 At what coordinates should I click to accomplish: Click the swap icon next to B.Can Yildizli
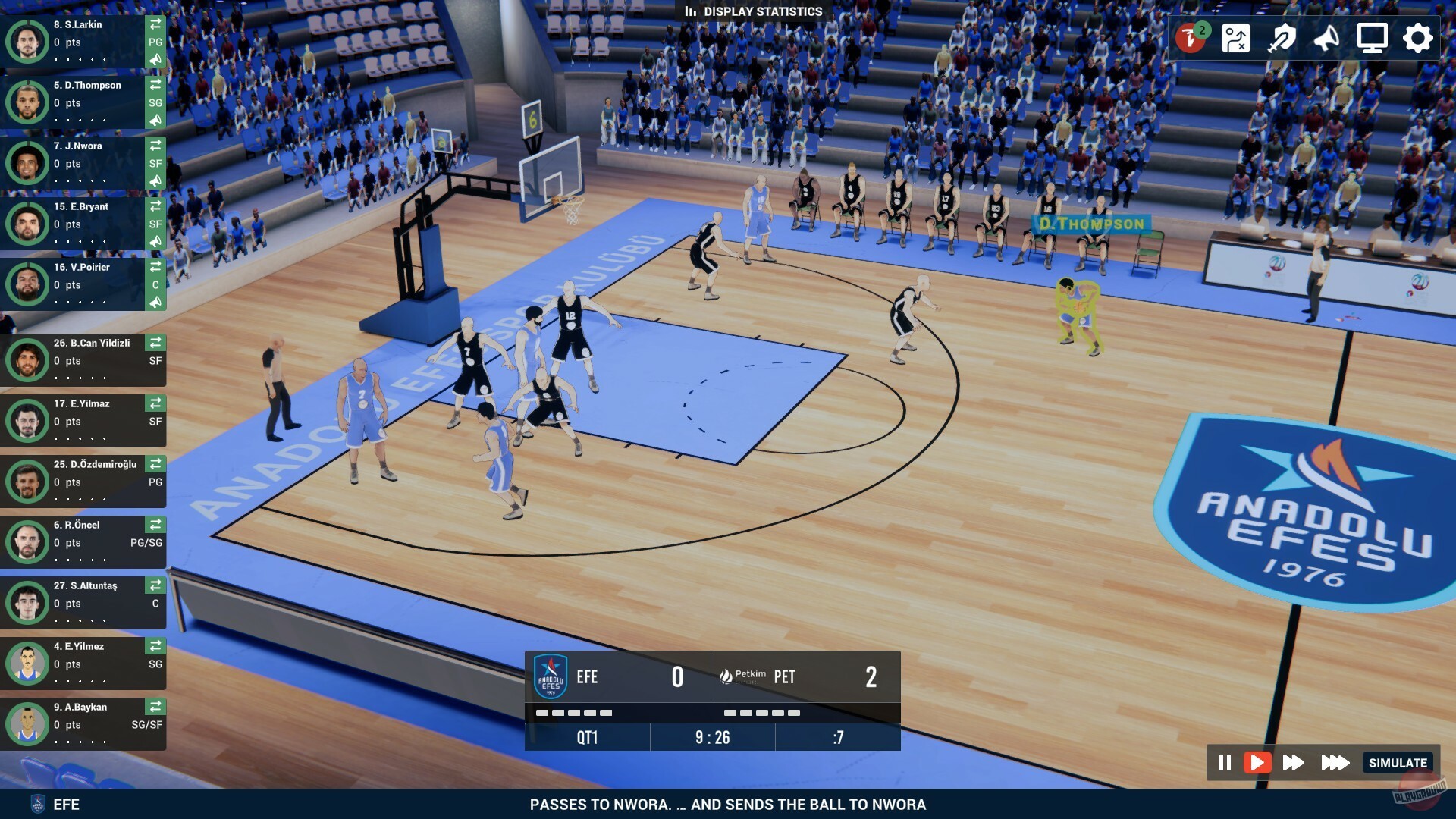(x=155, y=343)
